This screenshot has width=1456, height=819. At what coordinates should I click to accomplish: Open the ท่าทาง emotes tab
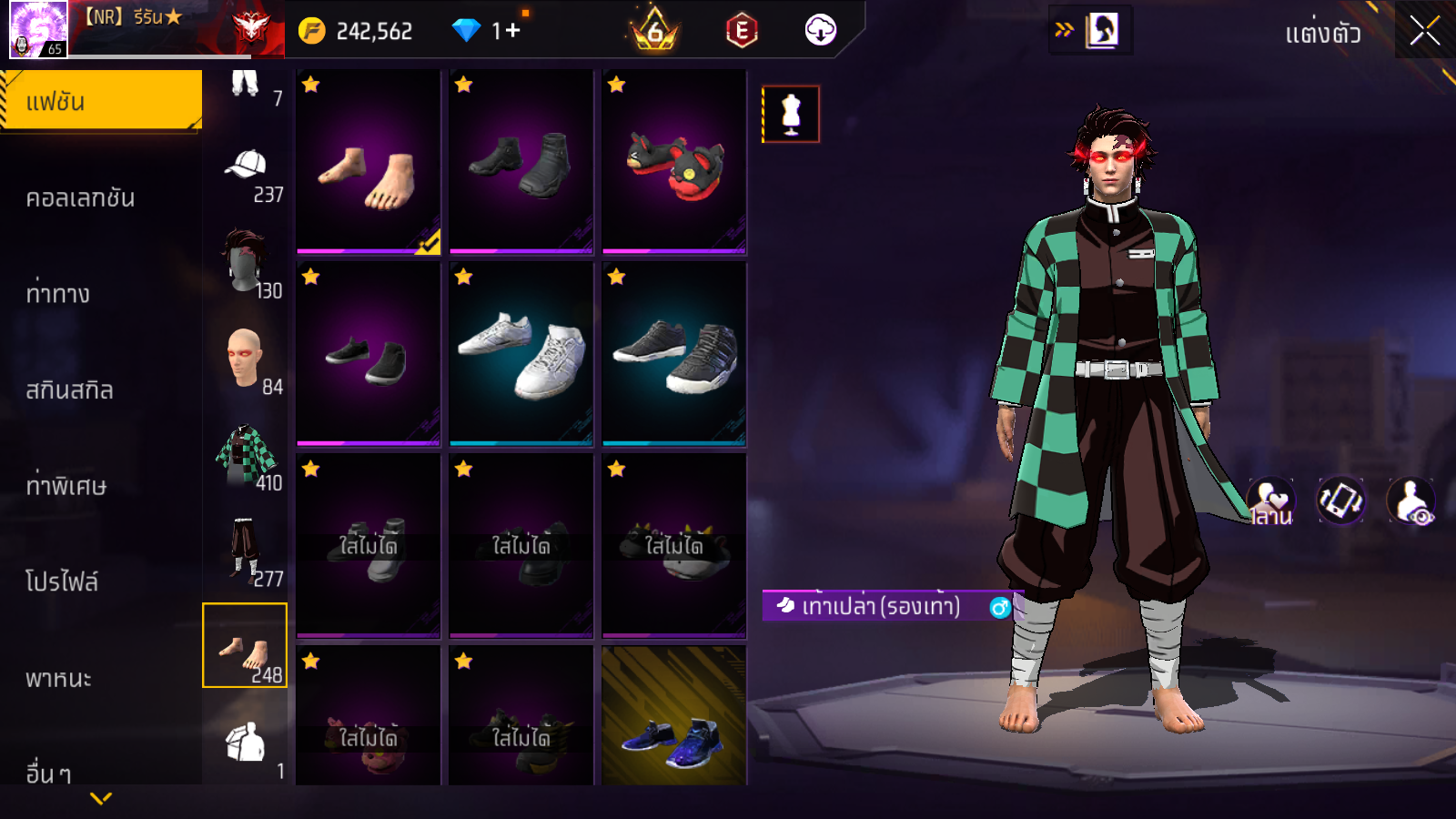[58, 294]
